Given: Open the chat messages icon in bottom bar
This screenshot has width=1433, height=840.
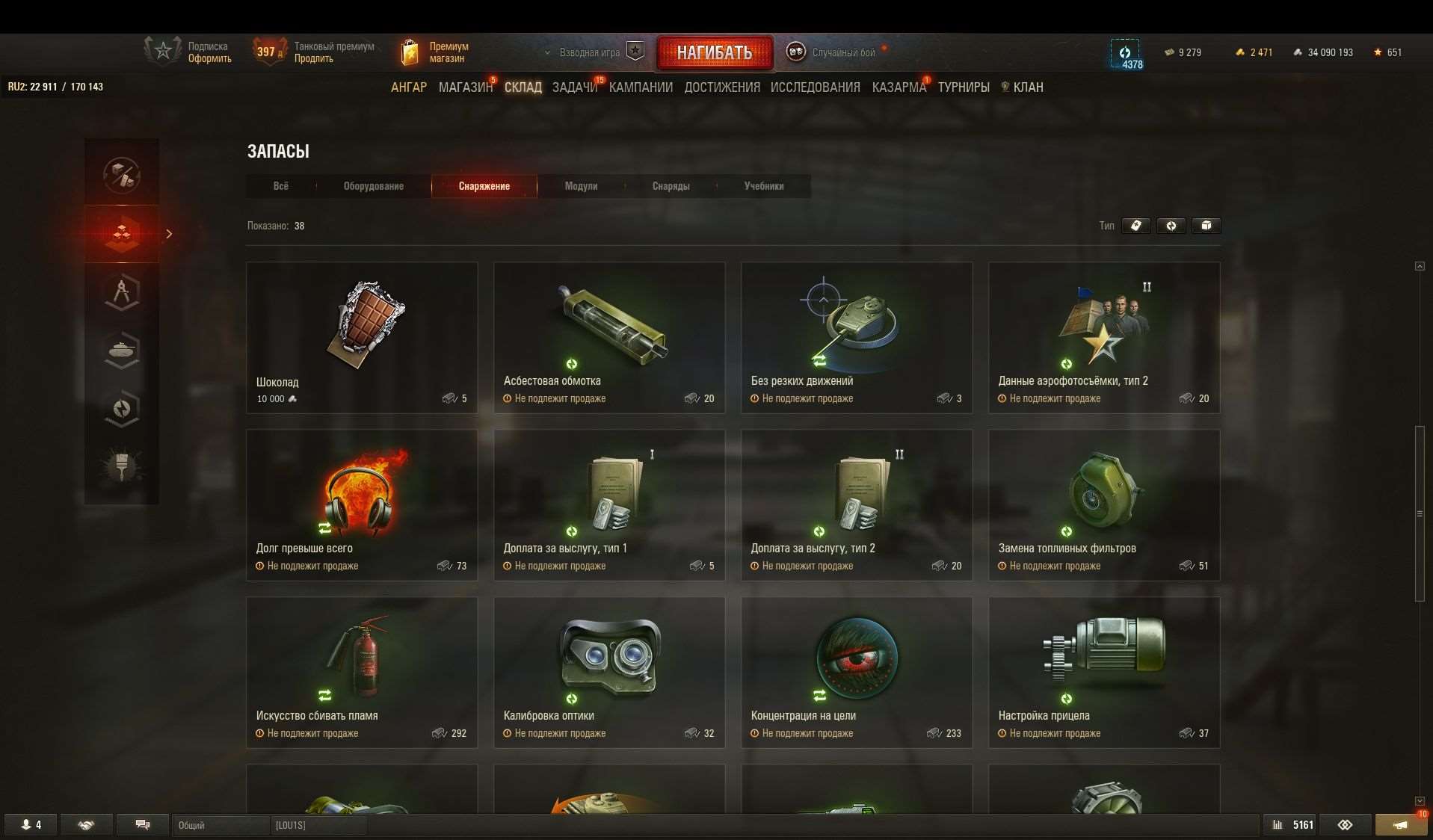Looking at the screenshot, I should [142, 825].
